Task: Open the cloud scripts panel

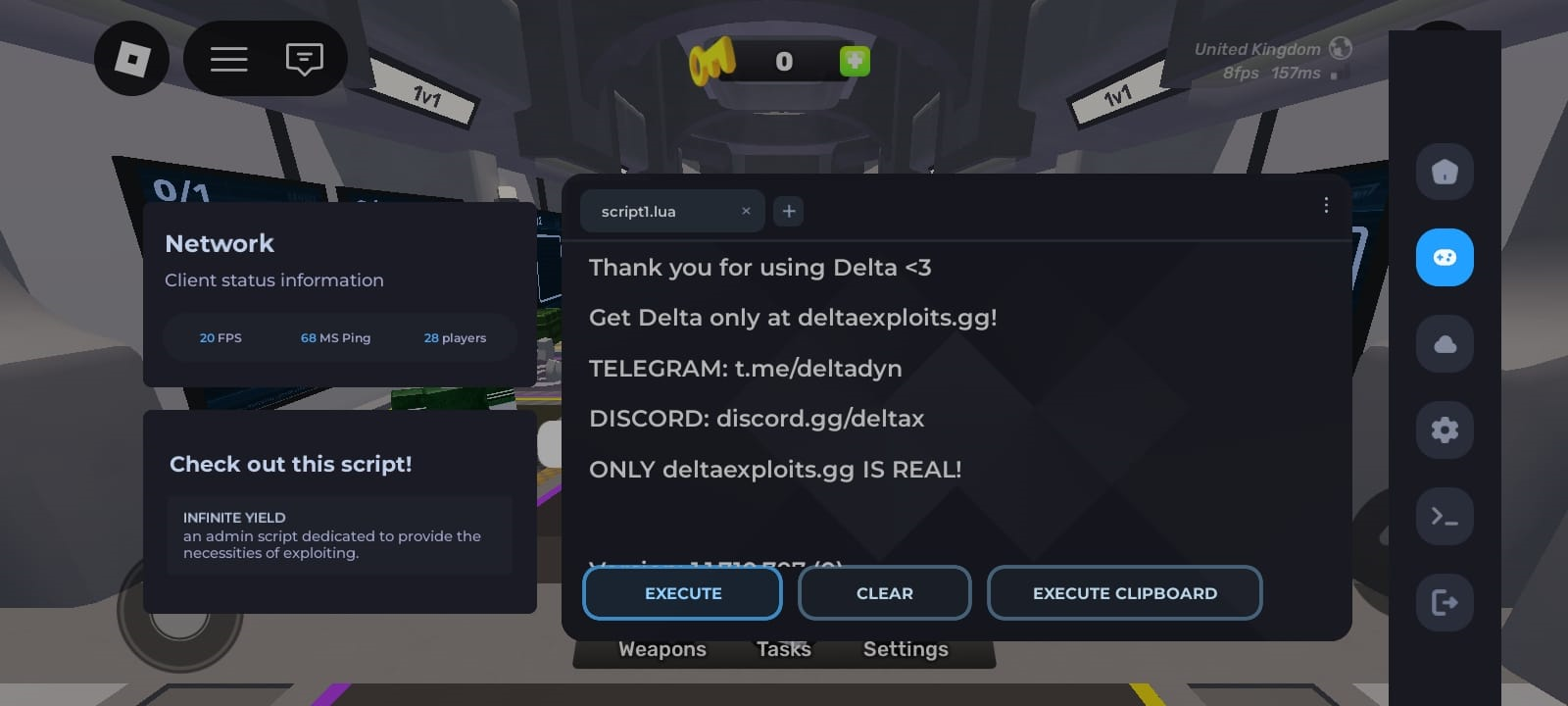Action: click(x=1445, y=343)
